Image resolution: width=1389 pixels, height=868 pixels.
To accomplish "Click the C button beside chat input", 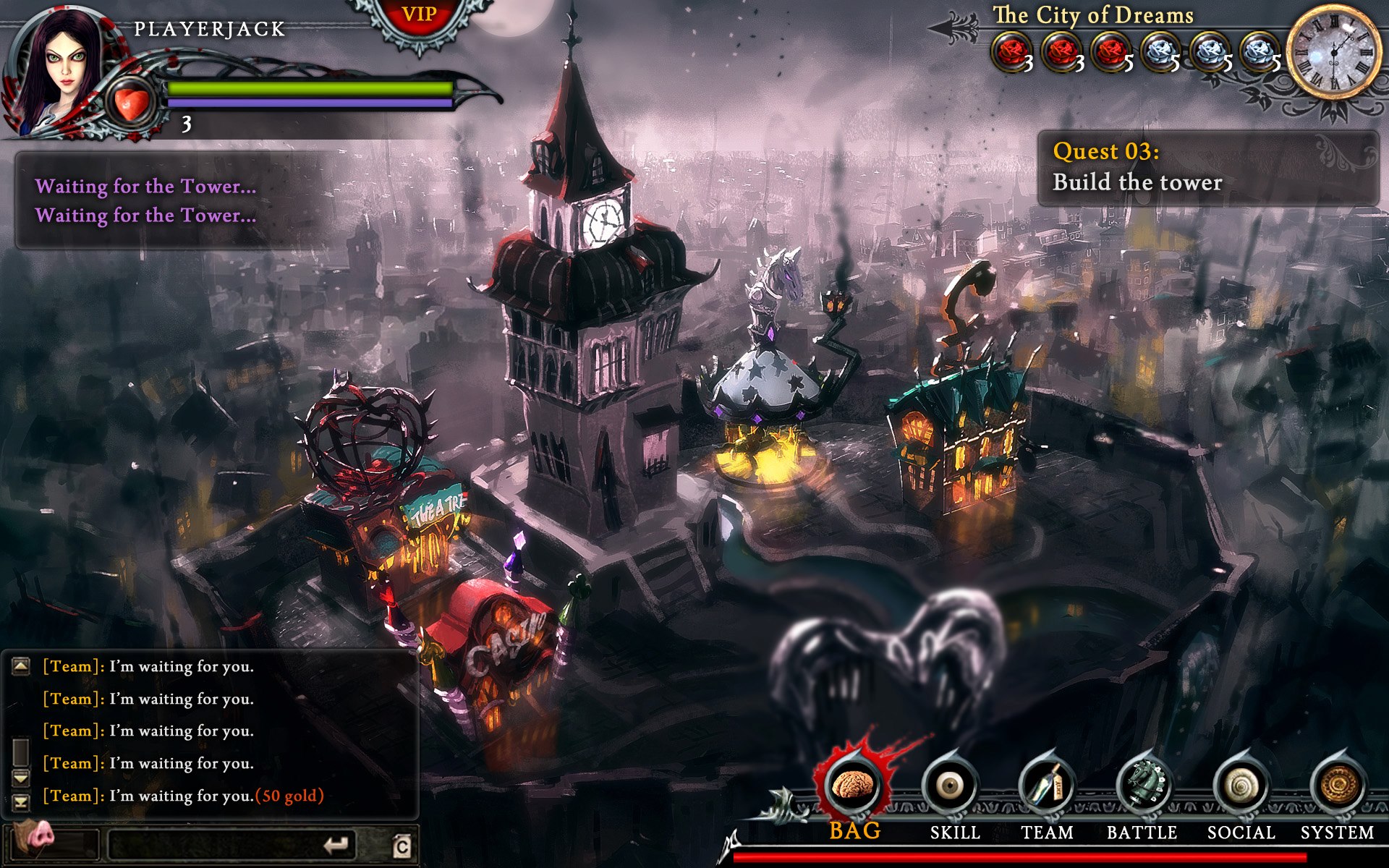I will (402, 846).
